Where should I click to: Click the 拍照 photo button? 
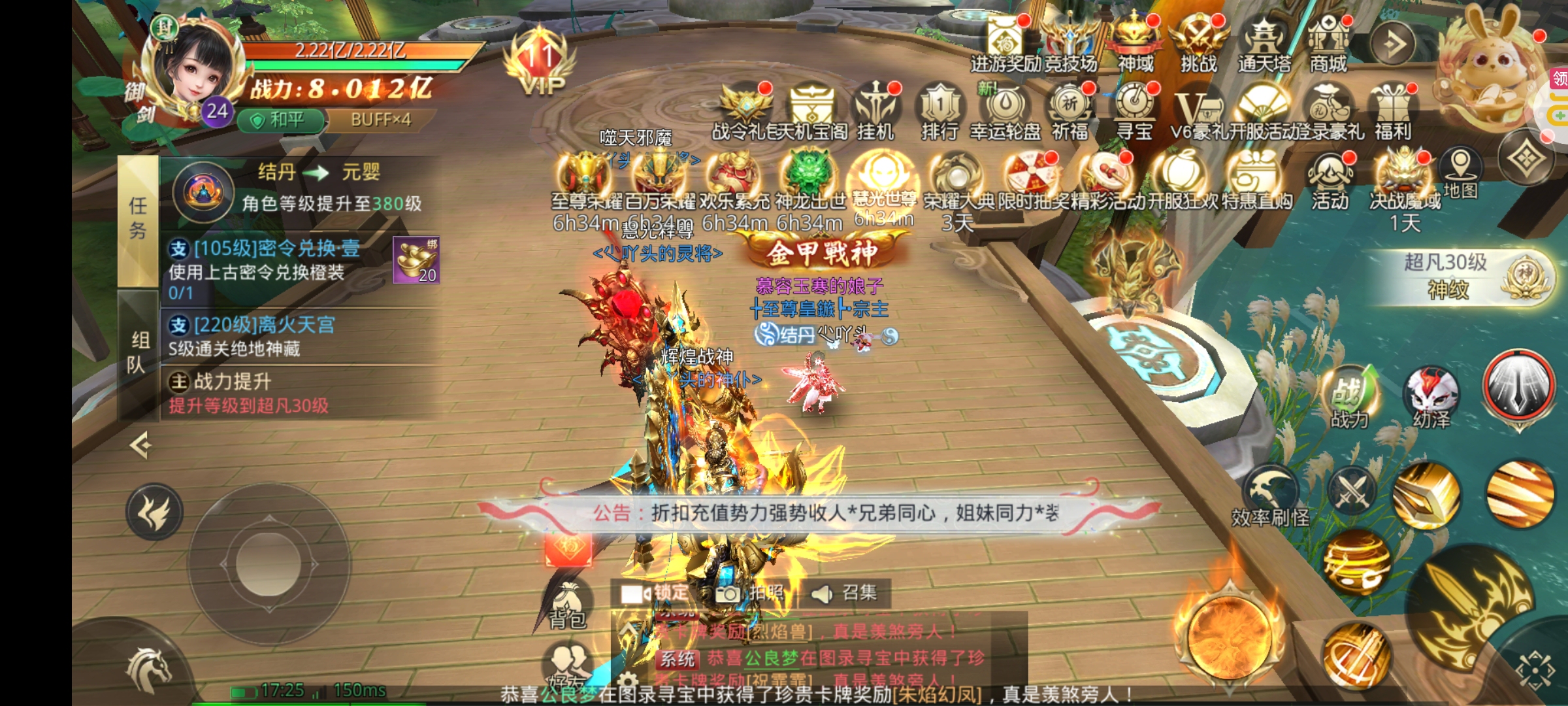click(749, 593)
